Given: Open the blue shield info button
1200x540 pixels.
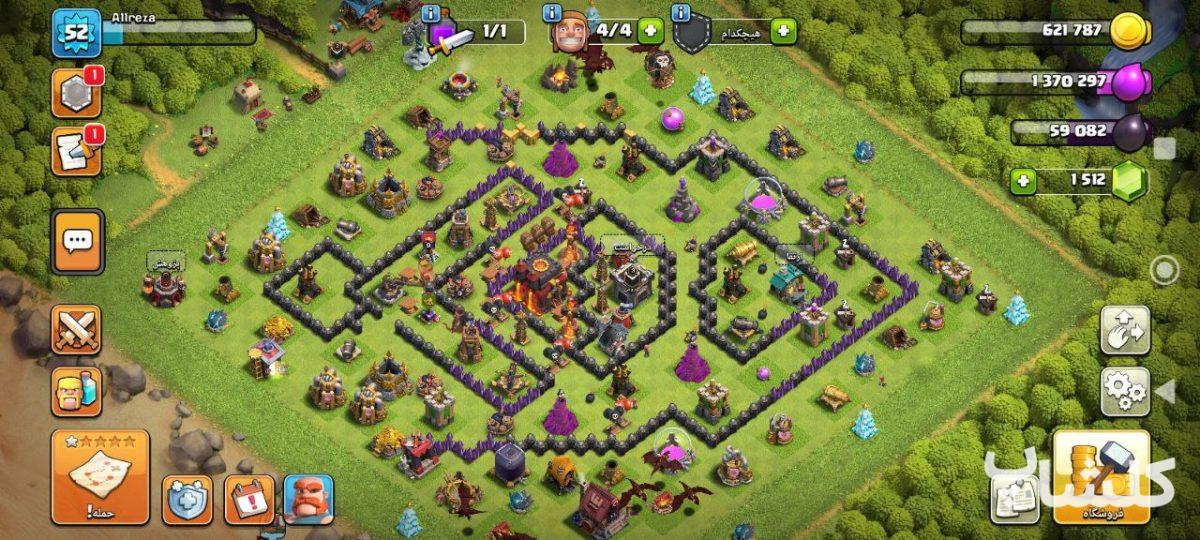Looking at the screenshot, I should [187, 499].
